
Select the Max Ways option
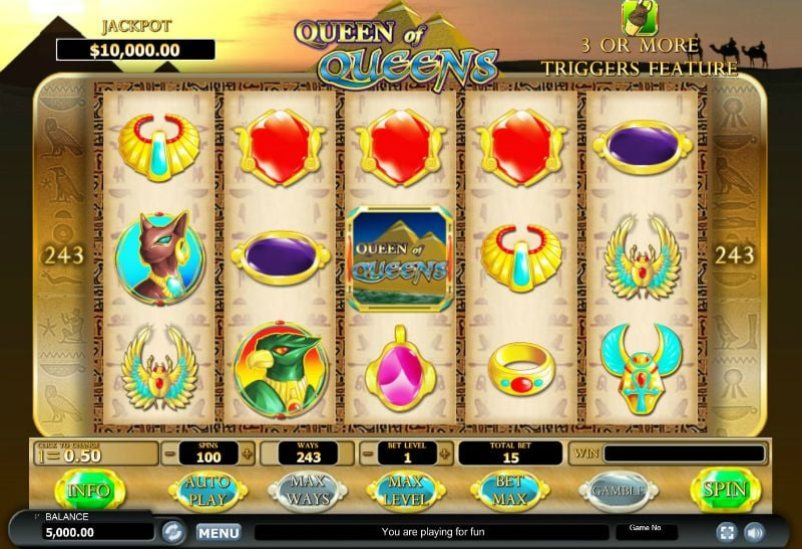click(307, 491)
